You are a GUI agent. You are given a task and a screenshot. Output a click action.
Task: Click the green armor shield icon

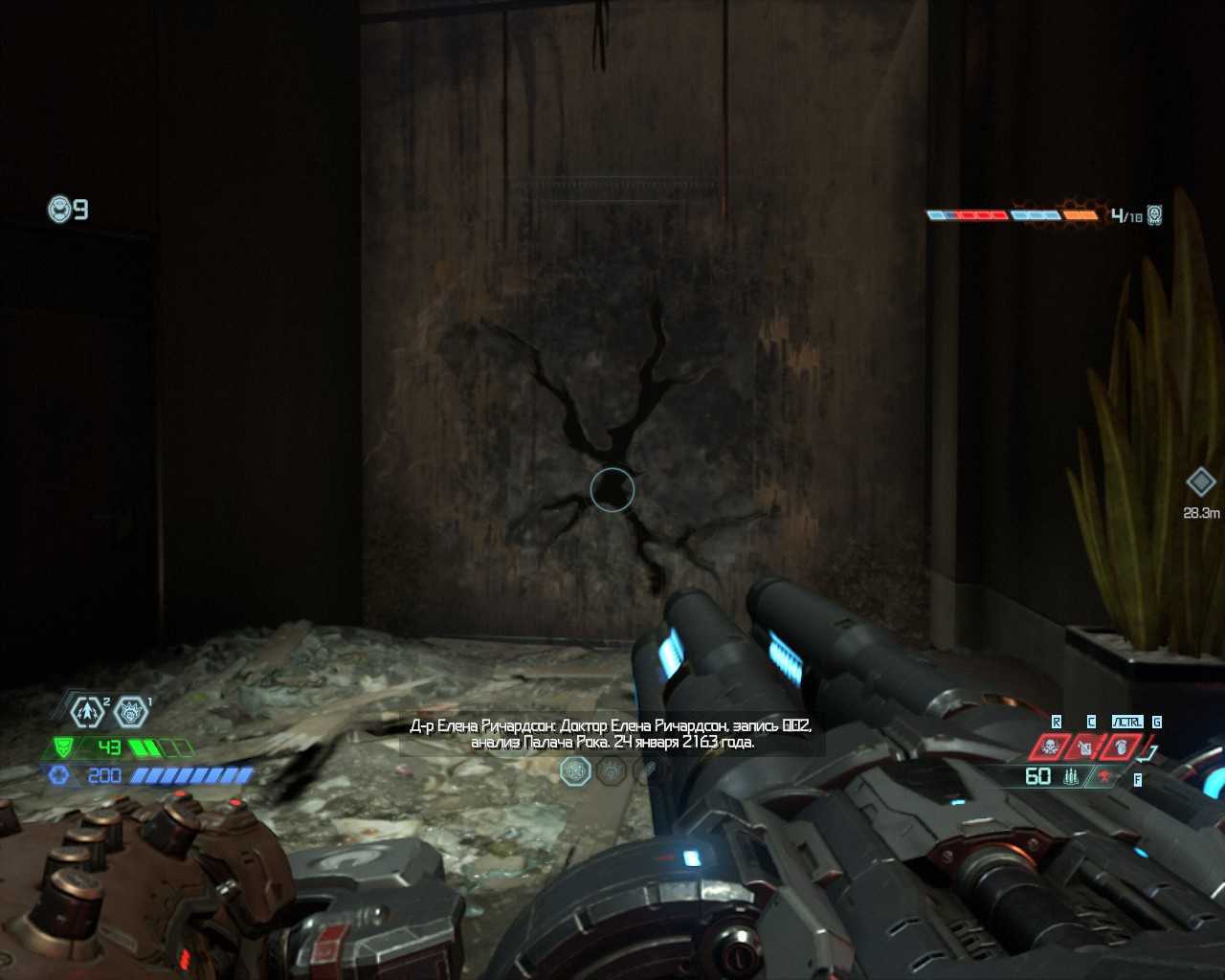[63, 747]
